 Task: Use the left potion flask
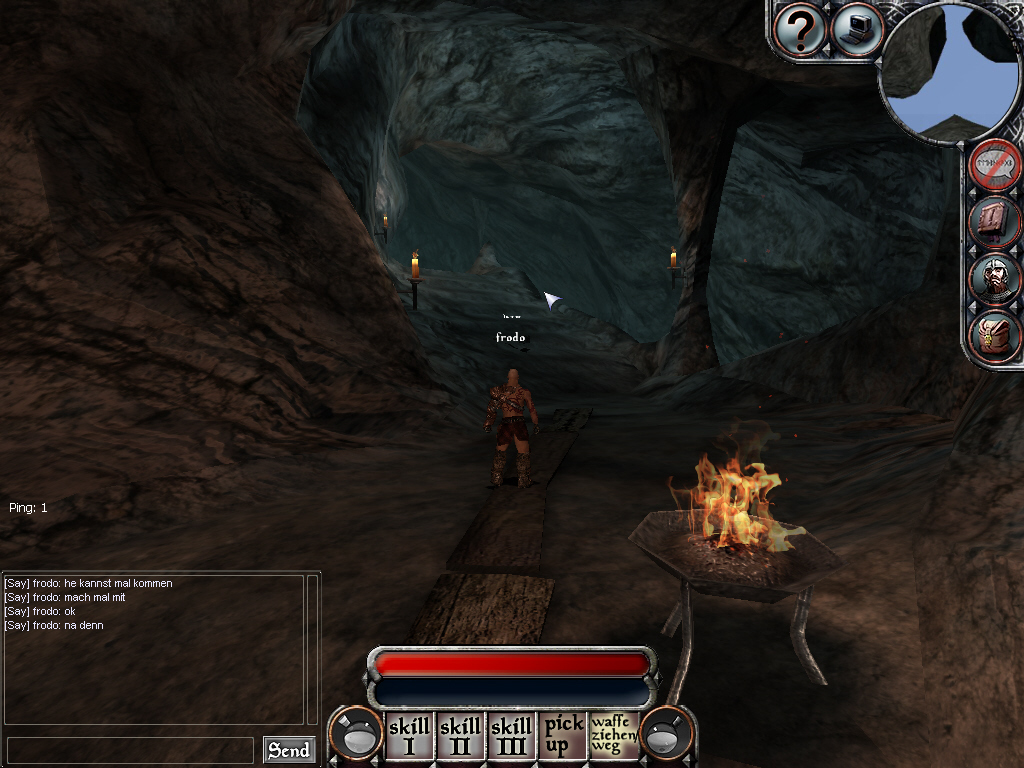357,735
